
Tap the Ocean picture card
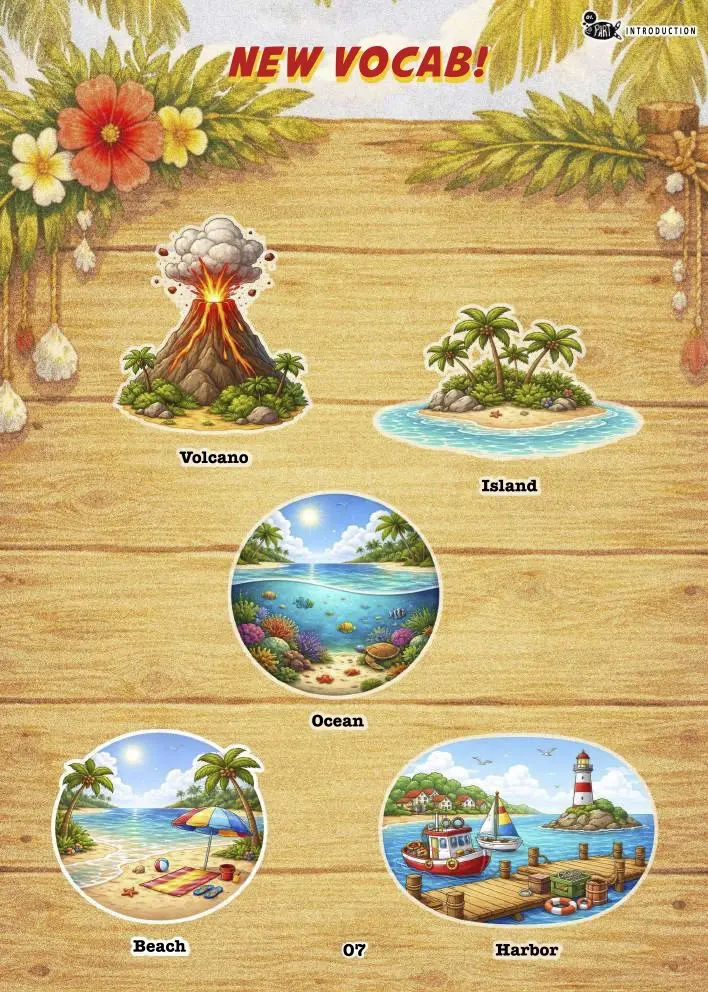point(335,595)
